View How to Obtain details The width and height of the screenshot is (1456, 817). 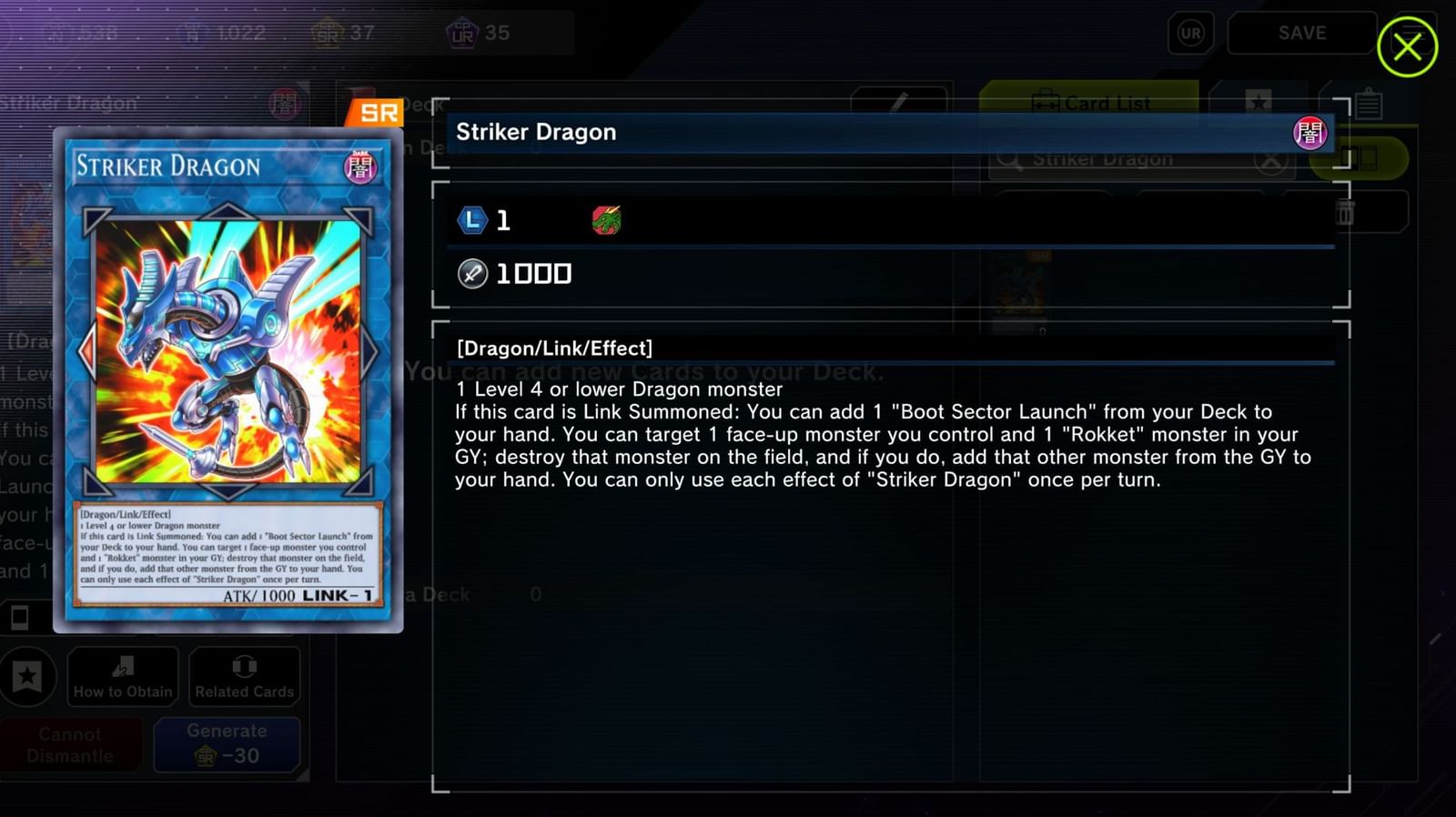pyautogui.click(x=122, y=677)
